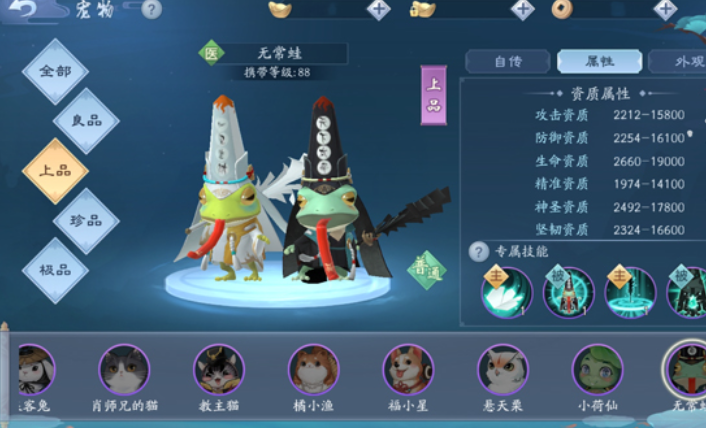Switch to the 上品 quality filter
Image resolution: width=706 pixels, height=428 pixels.
click(56, 171)
